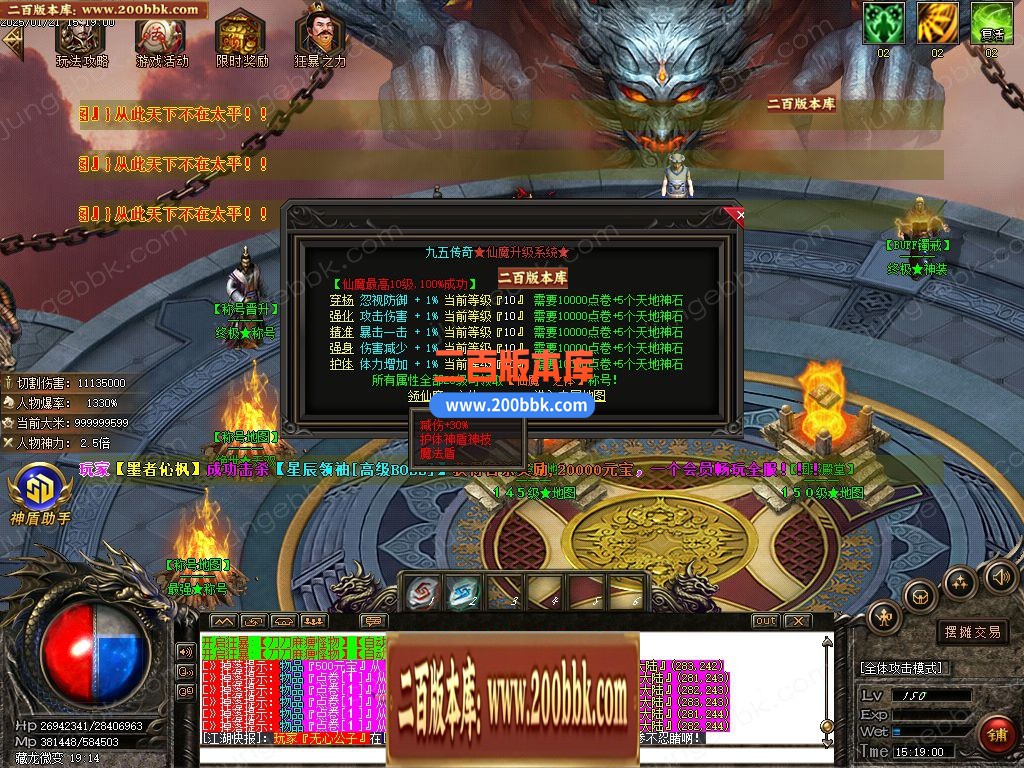Open the 游戏活动 events icon
Viewport: 1024px width, 768px height.
pos(161,40)
